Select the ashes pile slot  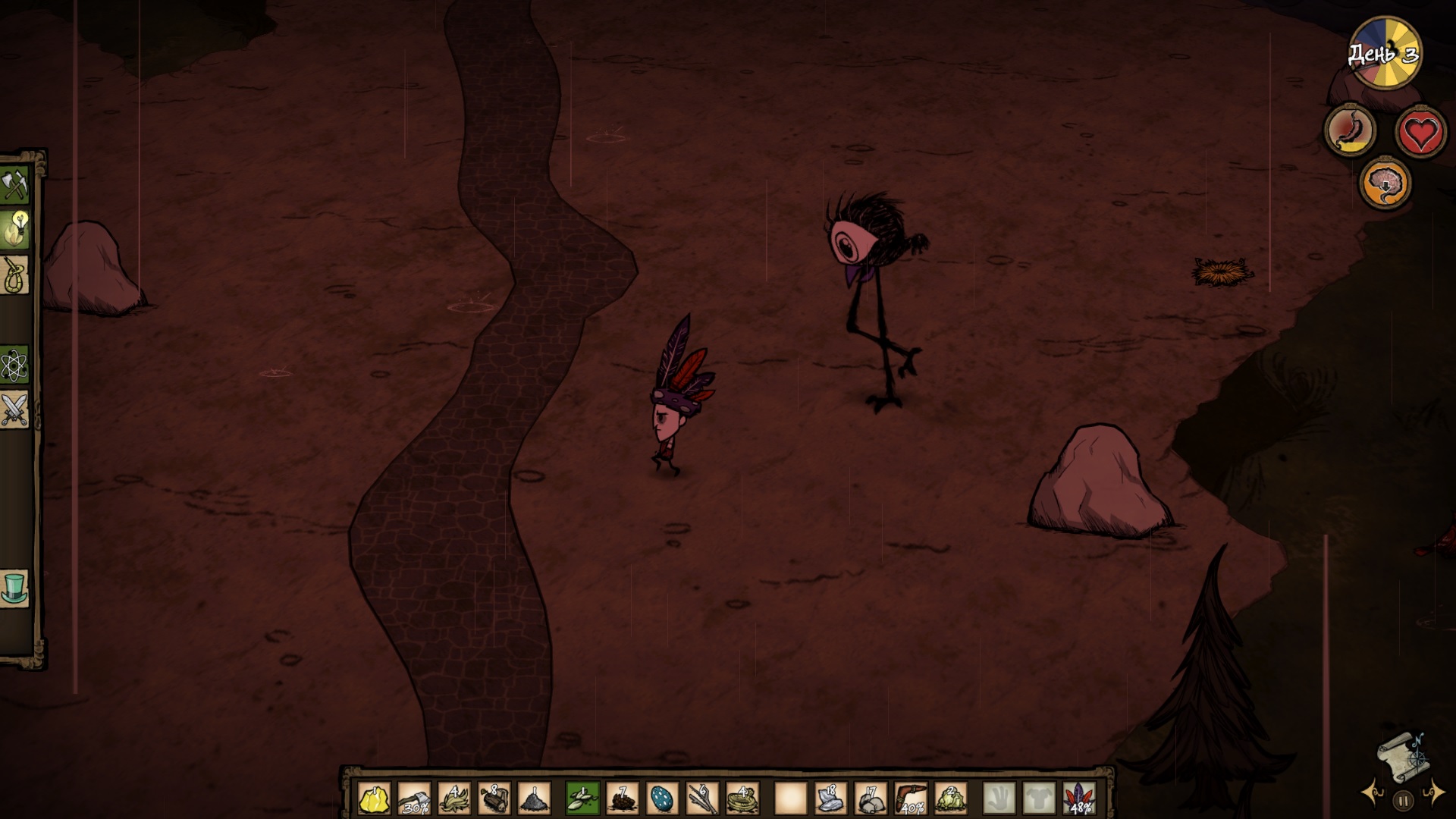534,799
